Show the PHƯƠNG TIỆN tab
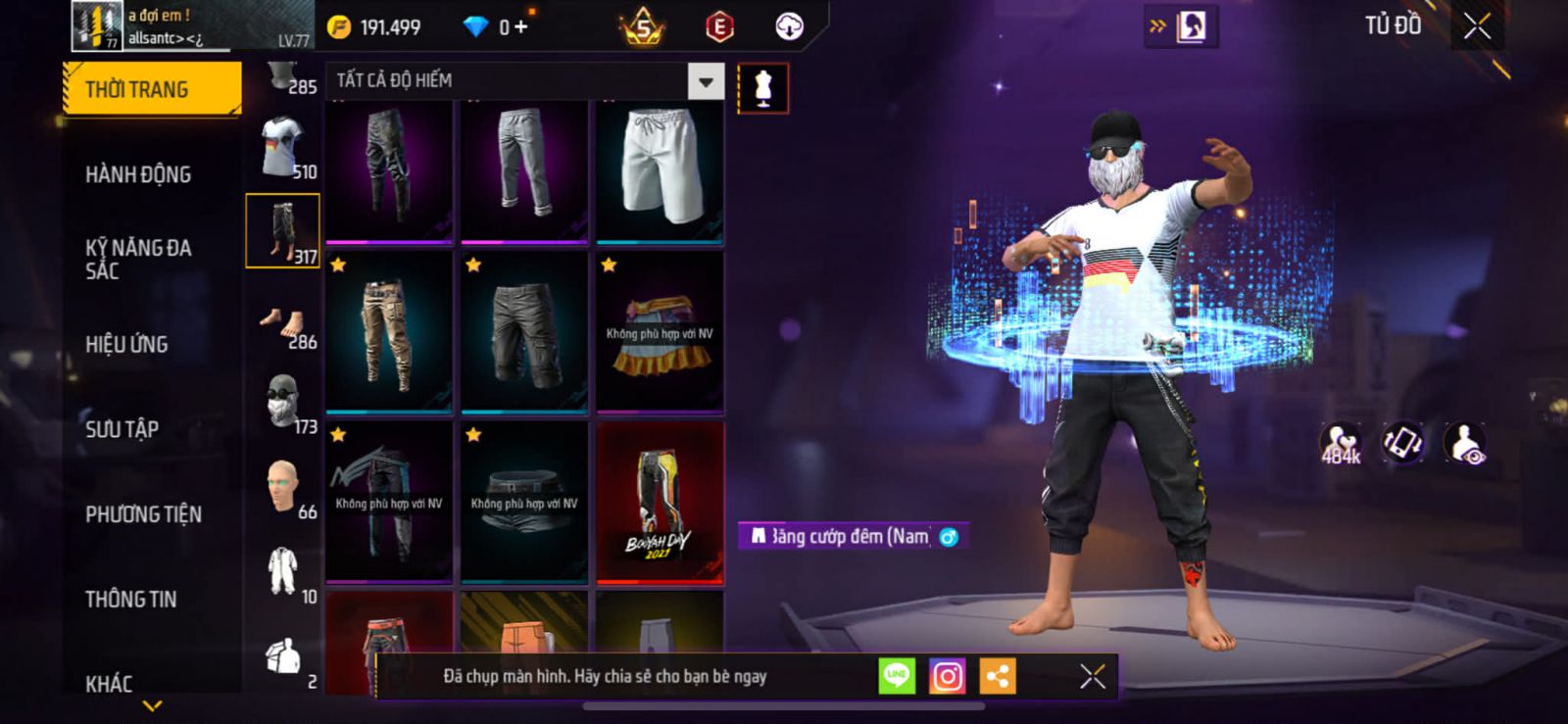The width and height of the screenshot is (1568, 724). [143, 514]
